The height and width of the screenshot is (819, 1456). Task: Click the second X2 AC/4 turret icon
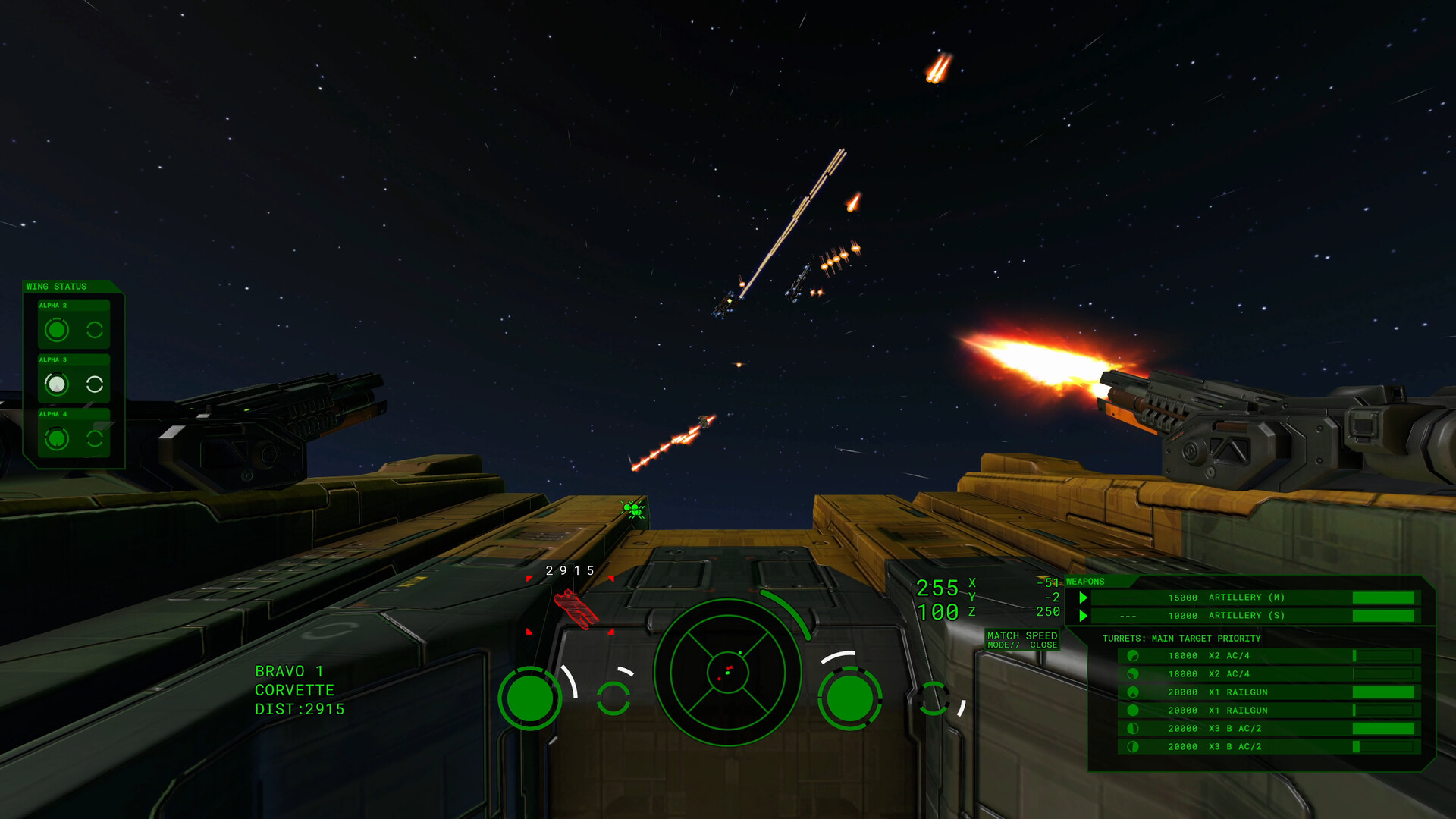[x=1132, y=673]
